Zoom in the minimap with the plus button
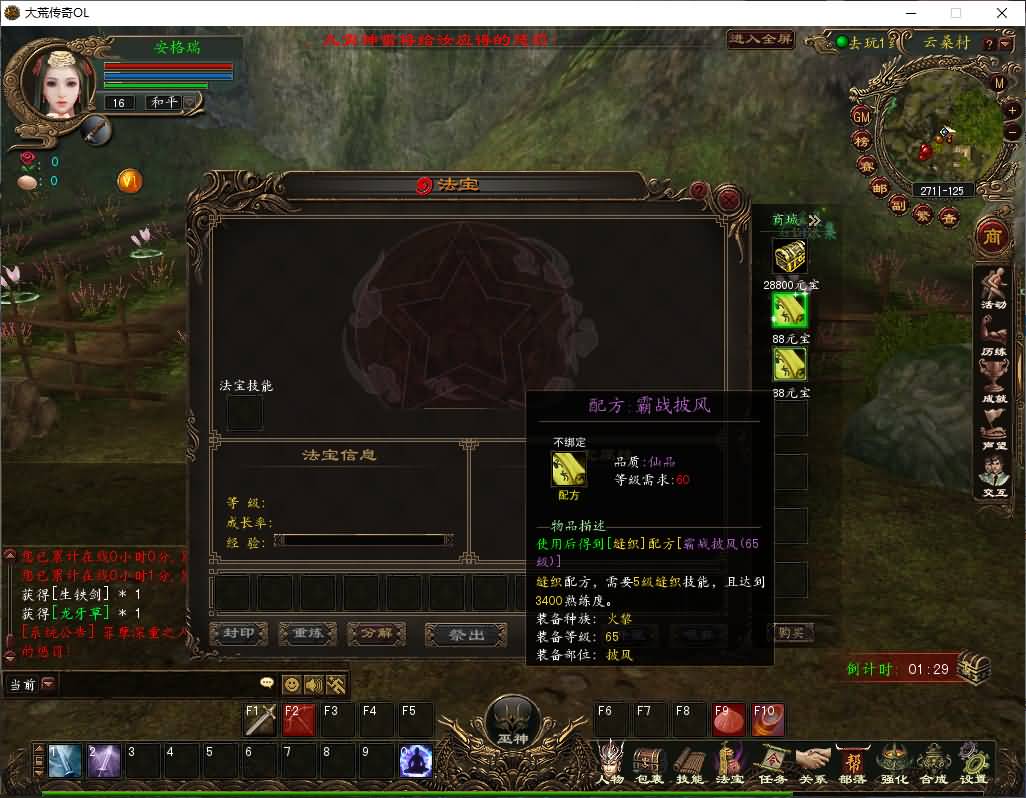This screenshot has width=1026, height=798. pos(1011,110)
